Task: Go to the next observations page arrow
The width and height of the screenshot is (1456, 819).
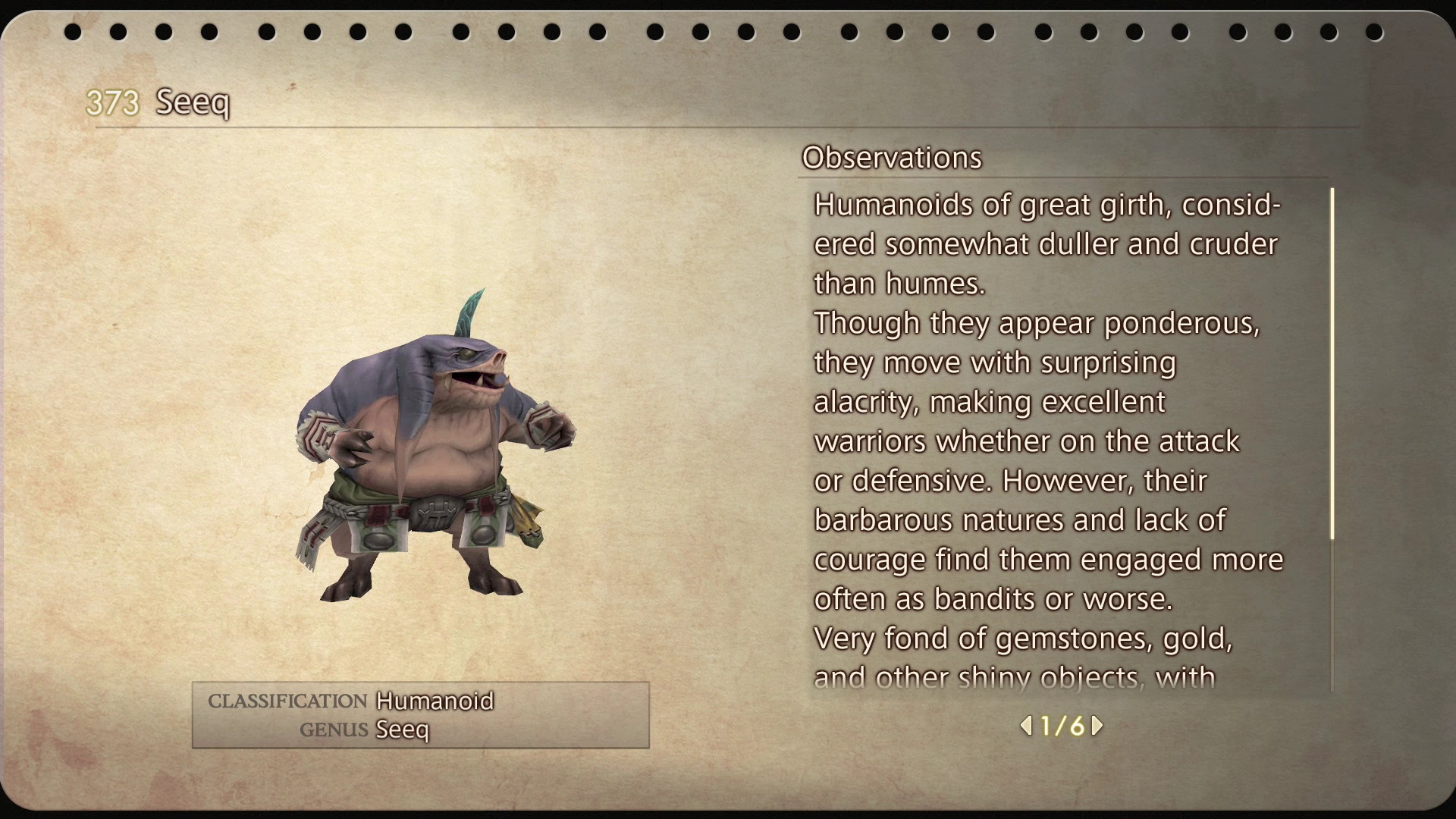Action: [1097, 726]
